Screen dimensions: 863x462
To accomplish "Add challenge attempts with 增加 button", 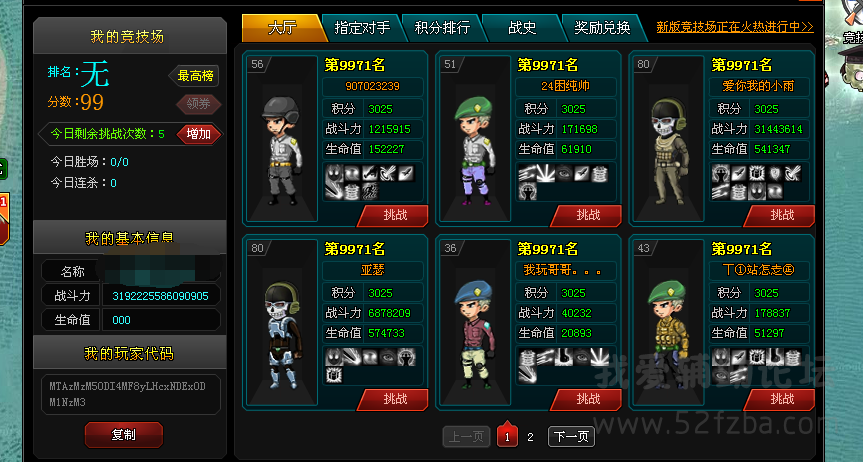I will click(198, 134).
